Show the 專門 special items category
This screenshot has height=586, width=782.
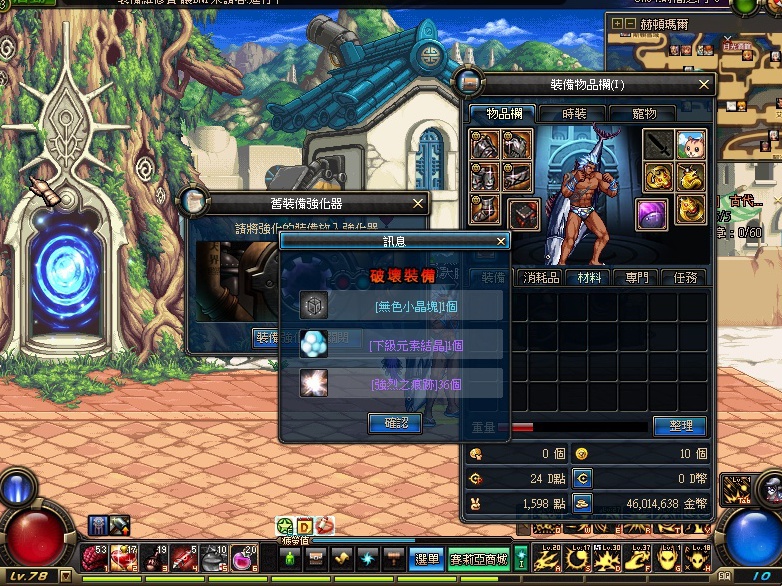pos(636,278)
